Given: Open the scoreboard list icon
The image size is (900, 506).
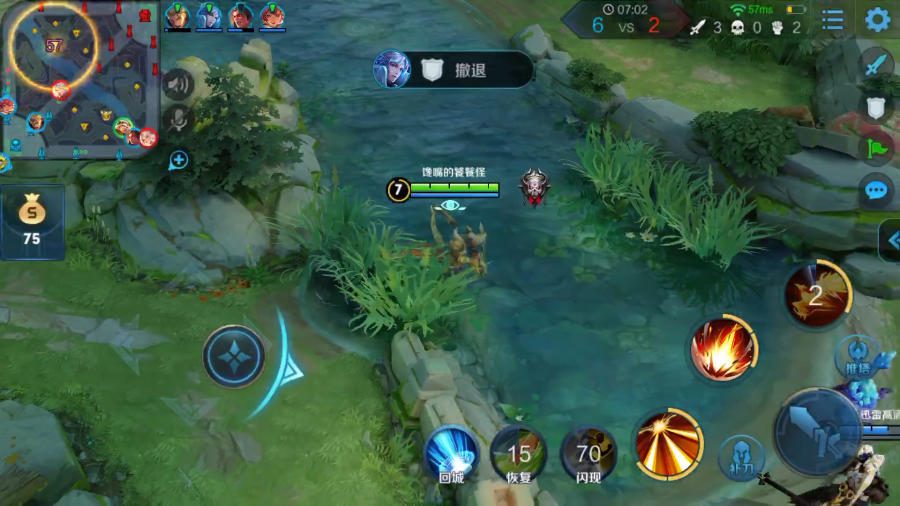Looking at the screenshot, I should [x=832, y=19].
